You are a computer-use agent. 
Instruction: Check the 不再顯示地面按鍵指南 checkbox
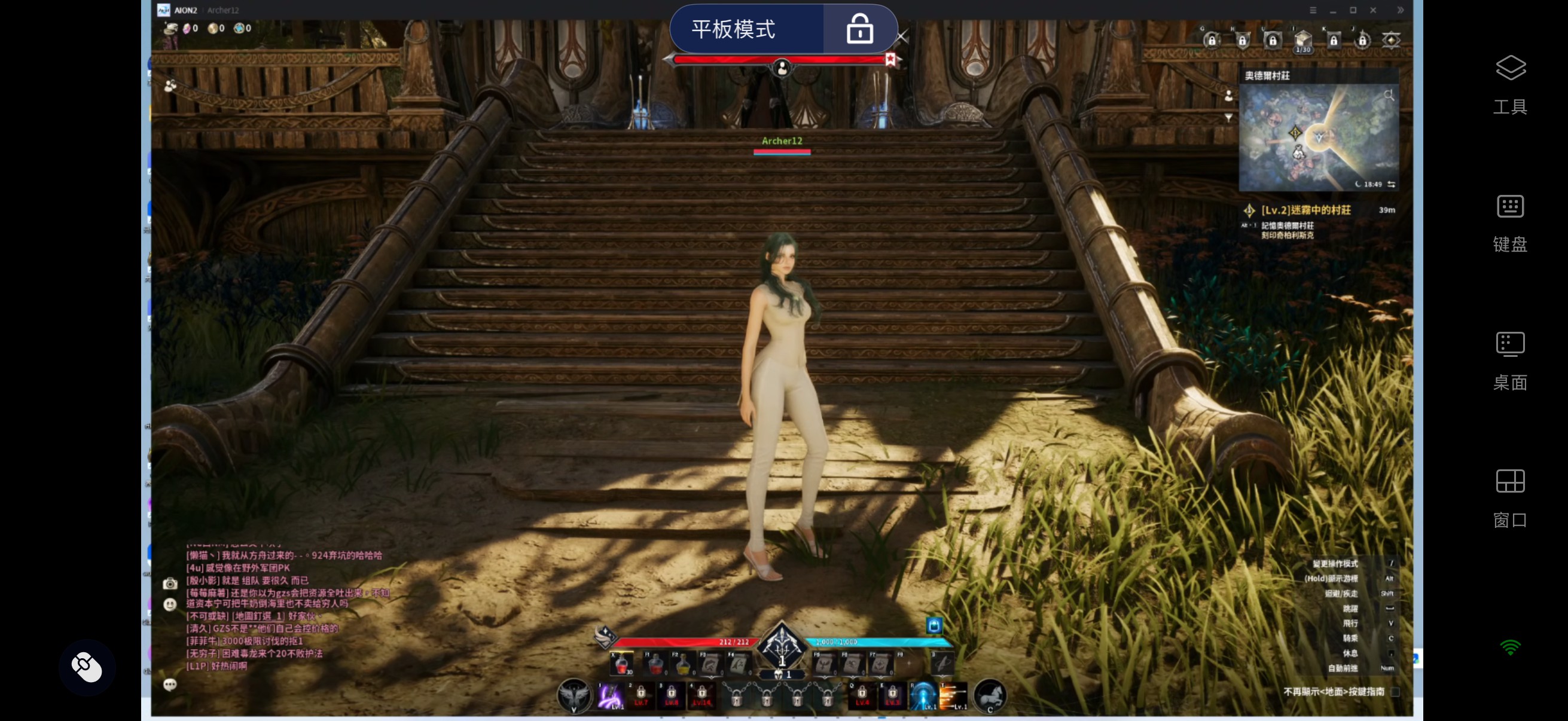[x=1396, y=692]
